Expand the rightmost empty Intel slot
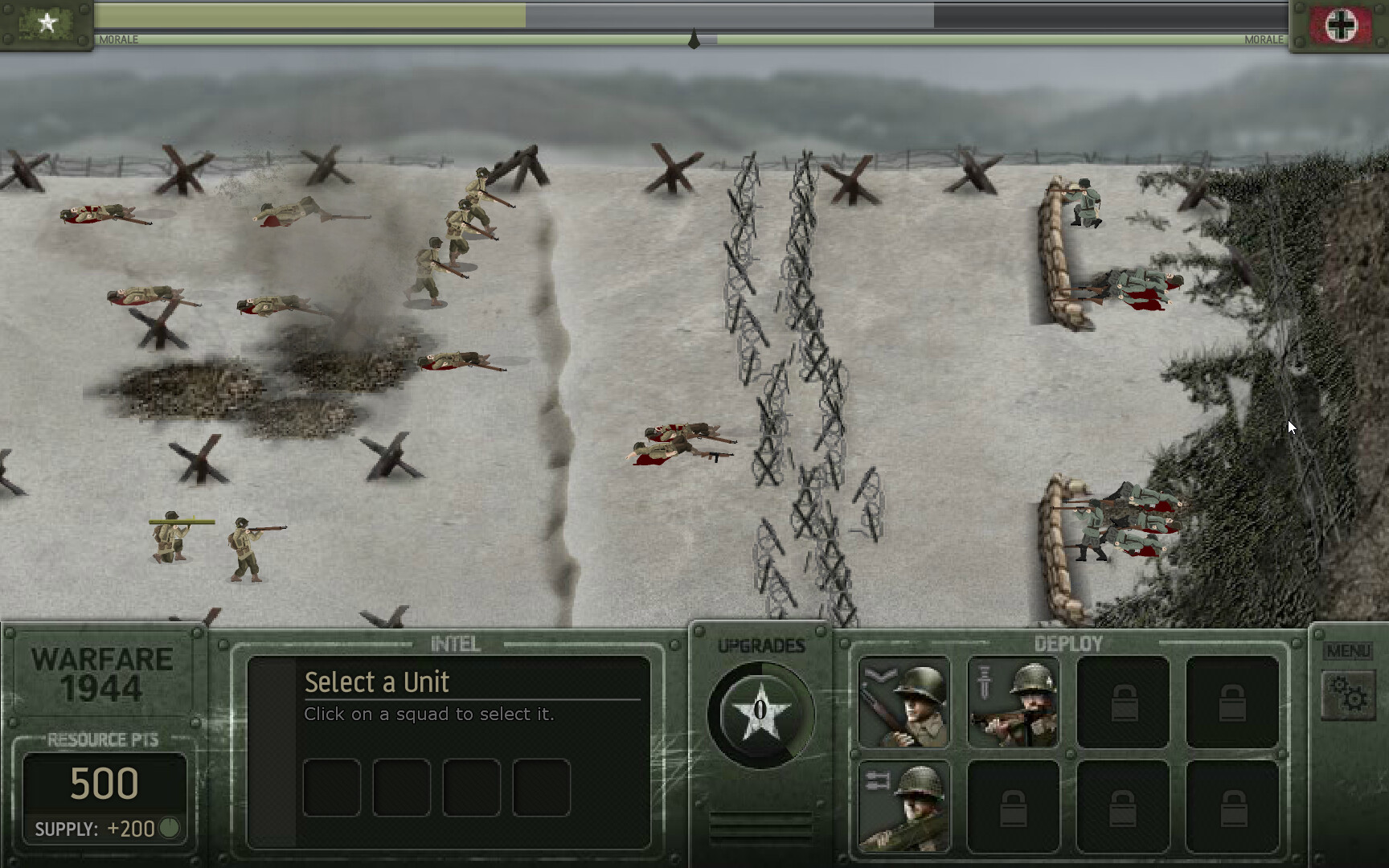 [x=540, y=788]
